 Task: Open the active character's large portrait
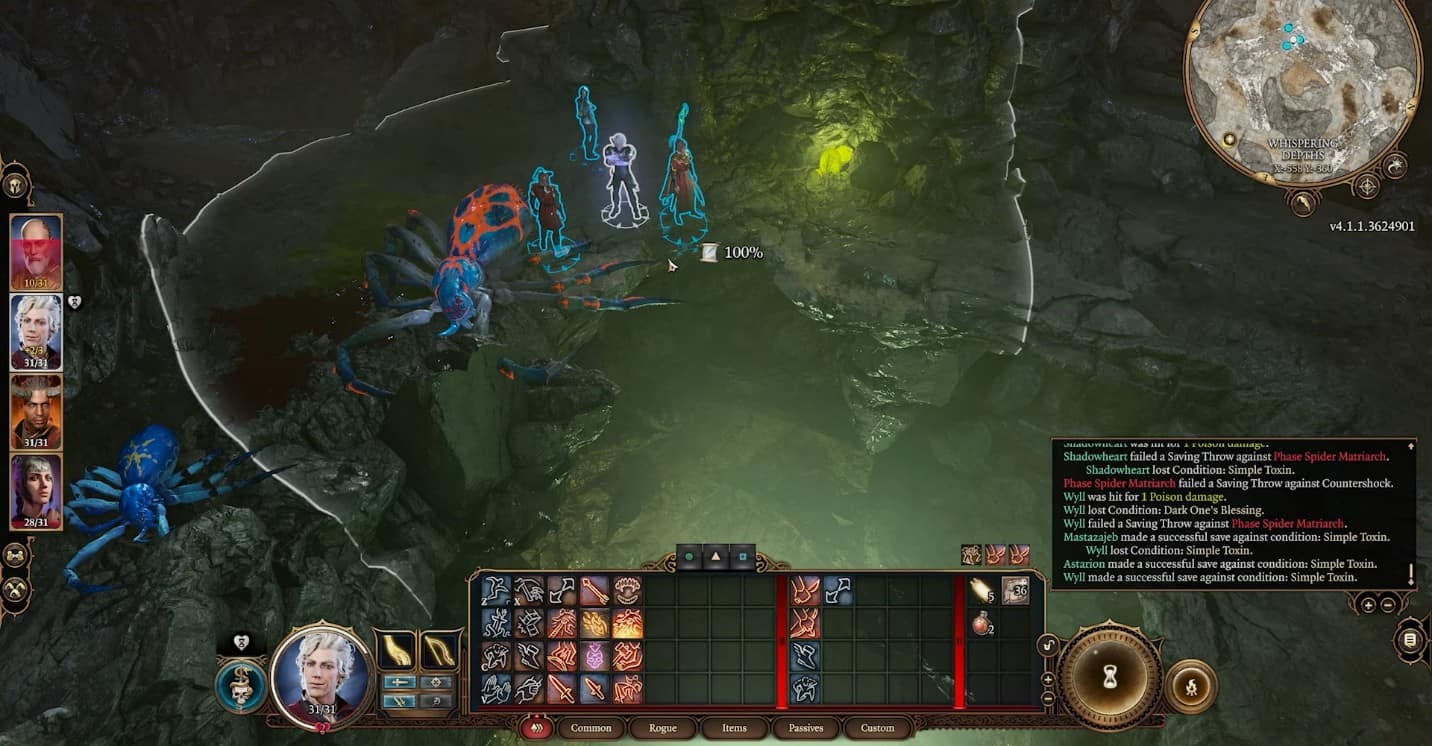322,673
